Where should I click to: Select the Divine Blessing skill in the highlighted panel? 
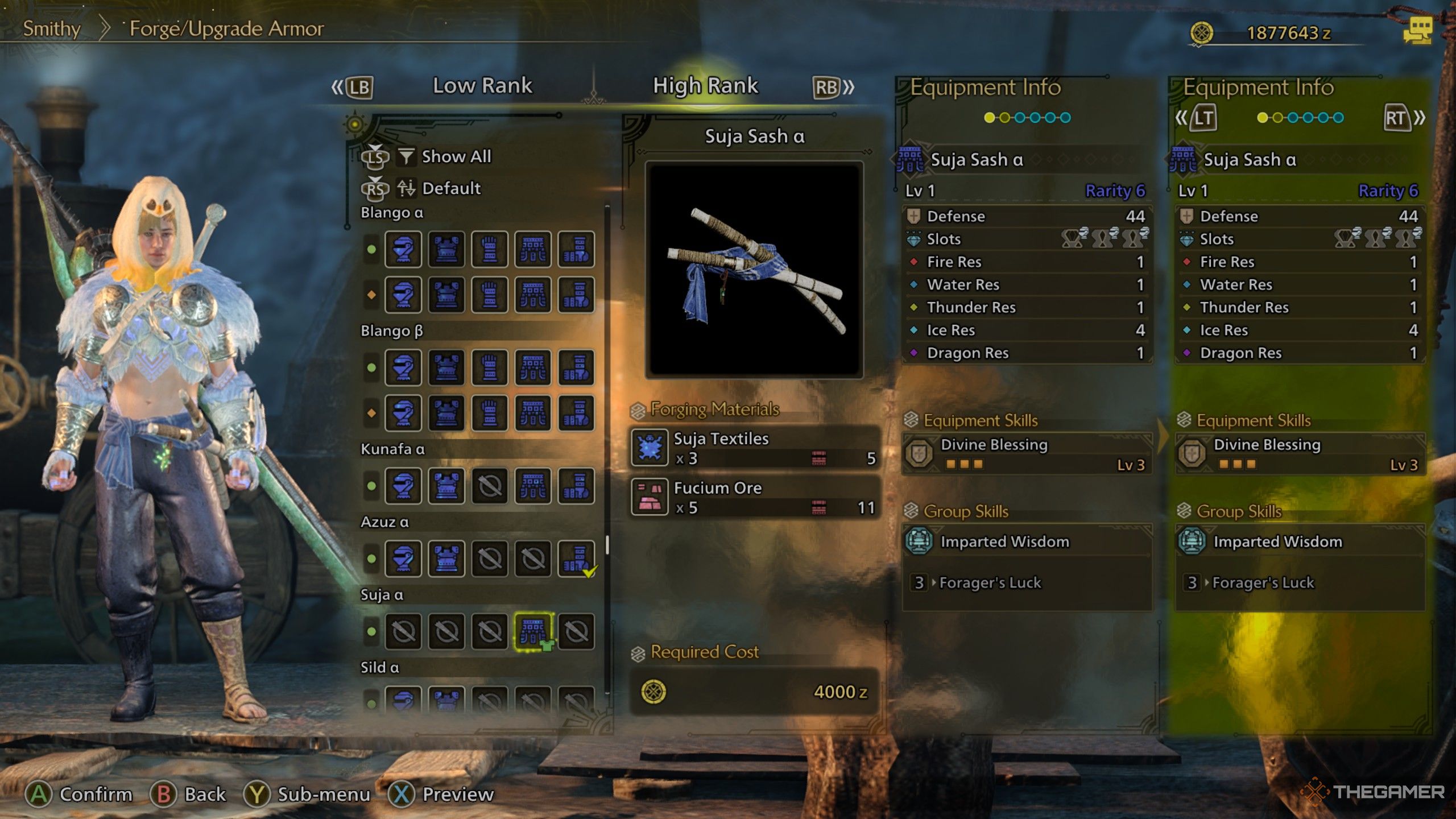tap(1300, 454)
